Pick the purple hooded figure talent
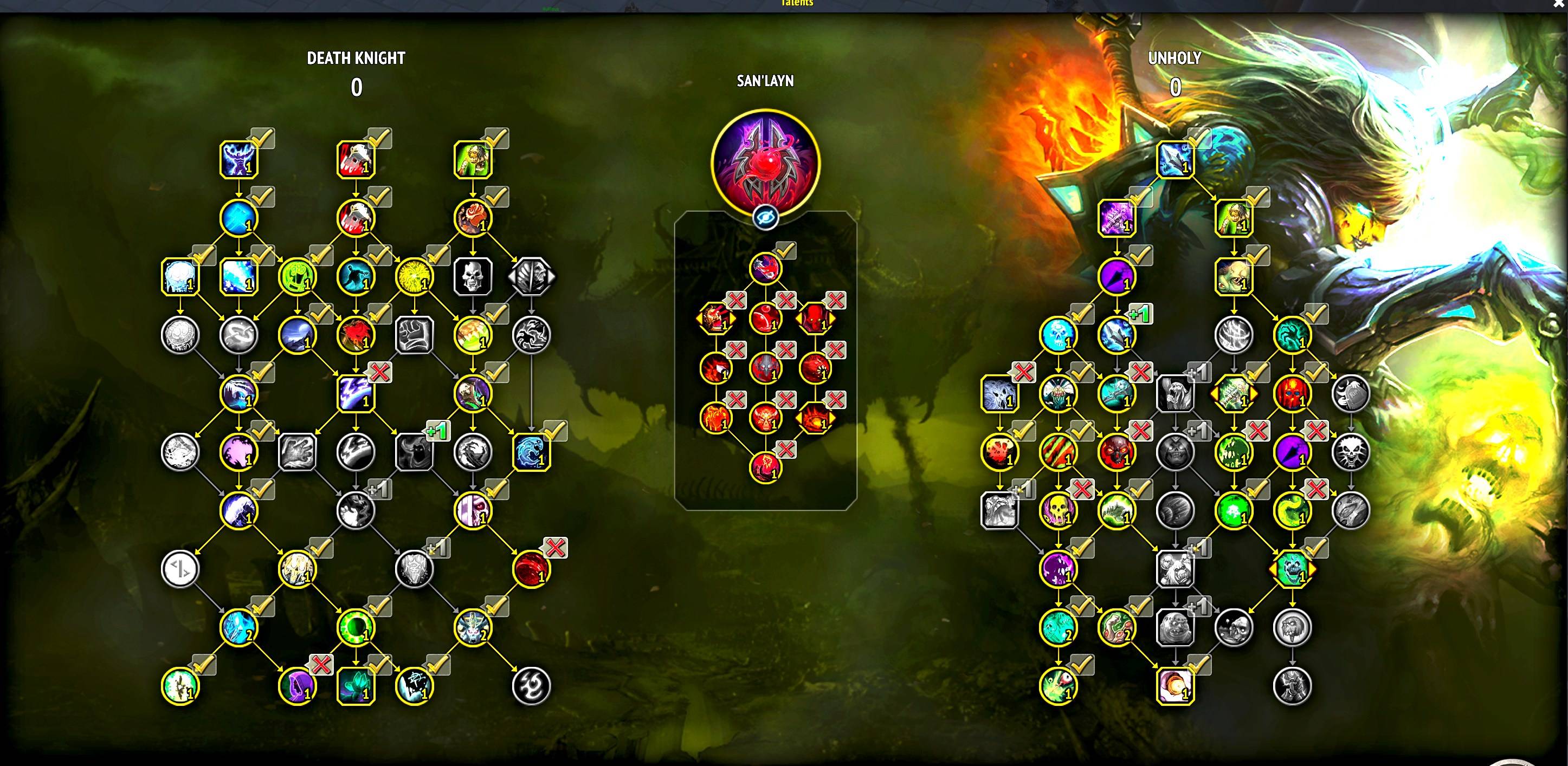 297,686
